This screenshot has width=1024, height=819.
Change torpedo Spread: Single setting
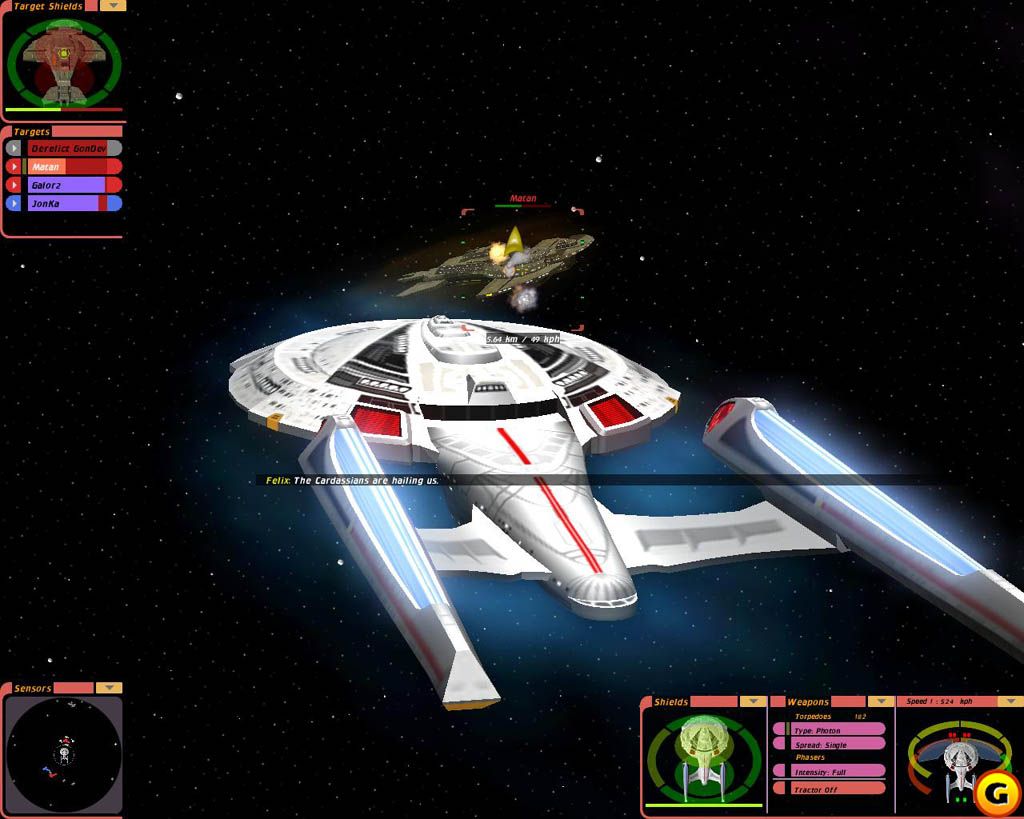click(x=830, y=745)
